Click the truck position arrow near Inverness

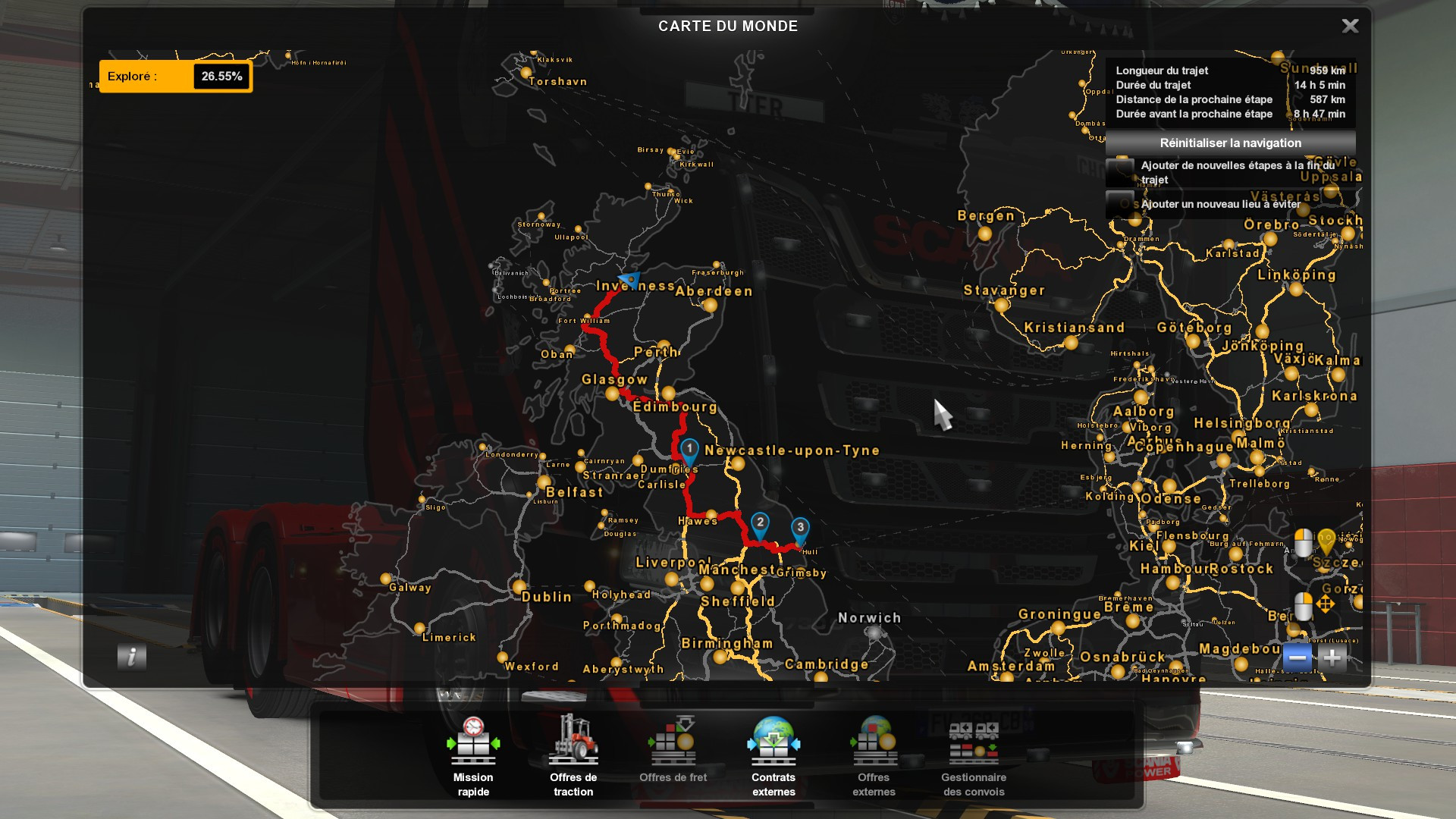[x=629, y=278]
